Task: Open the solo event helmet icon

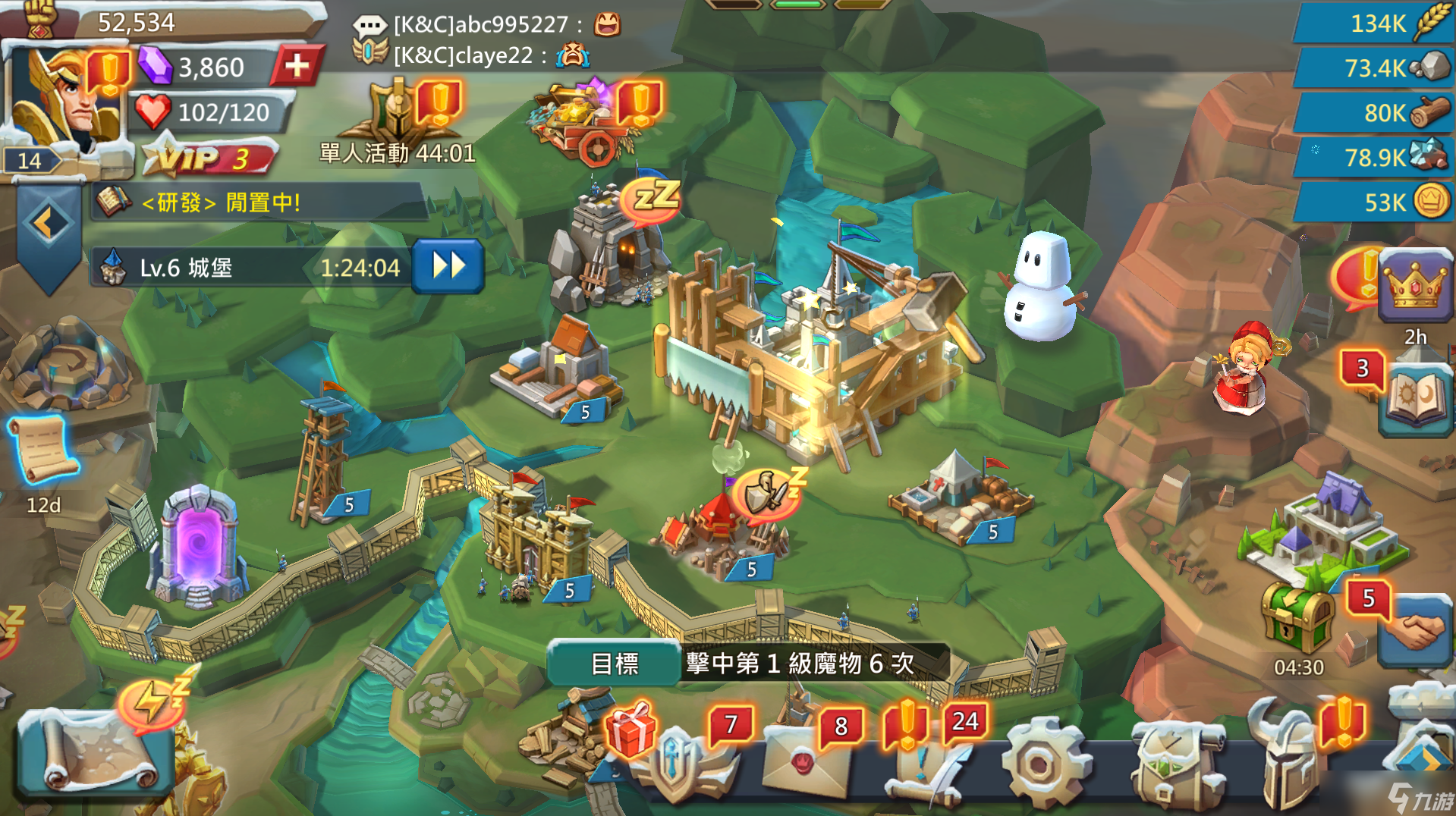Action: (397, 118)
